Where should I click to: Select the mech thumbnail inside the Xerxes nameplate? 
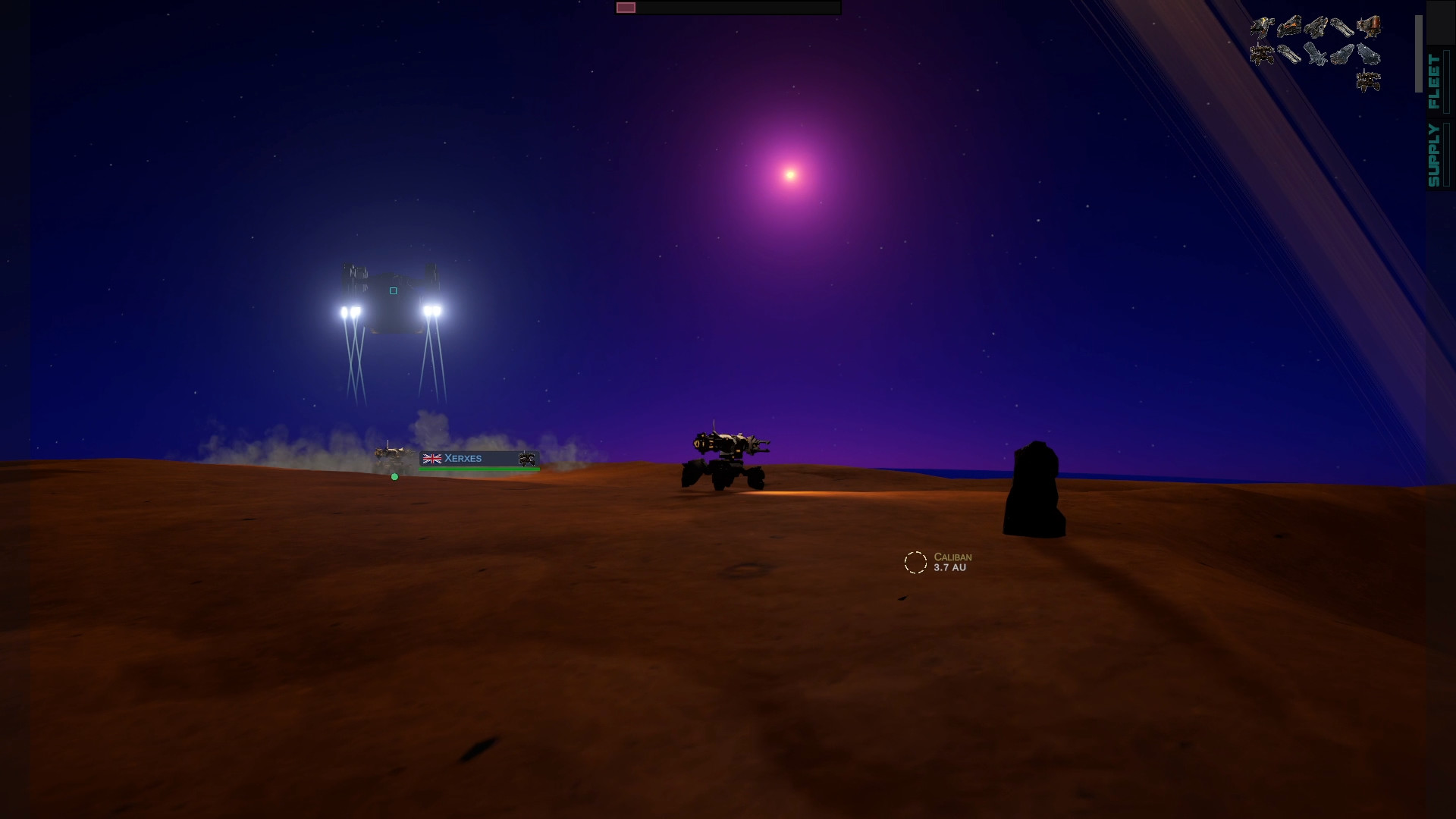point(528,458)
